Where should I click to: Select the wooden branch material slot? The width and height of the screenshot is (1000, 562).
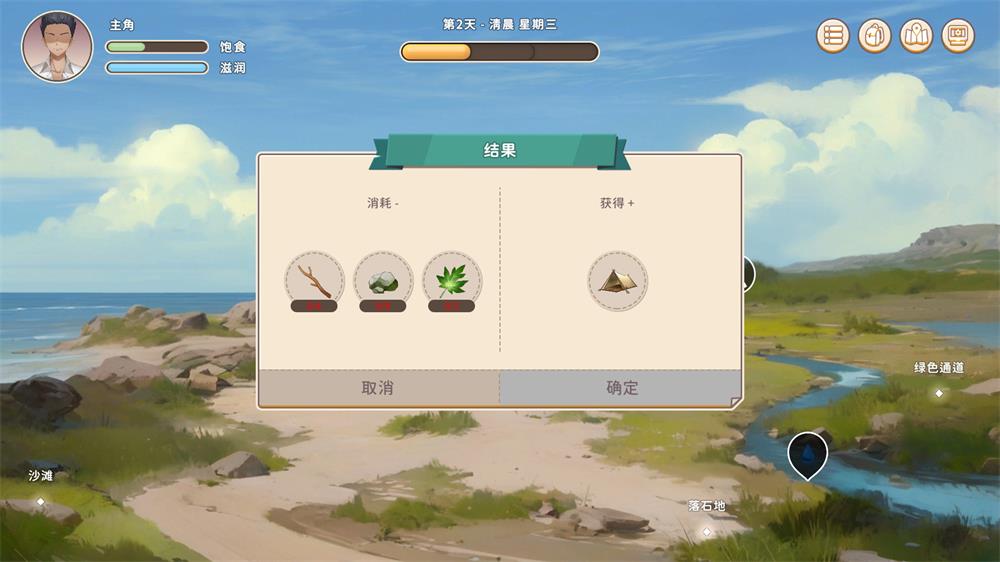314,280
